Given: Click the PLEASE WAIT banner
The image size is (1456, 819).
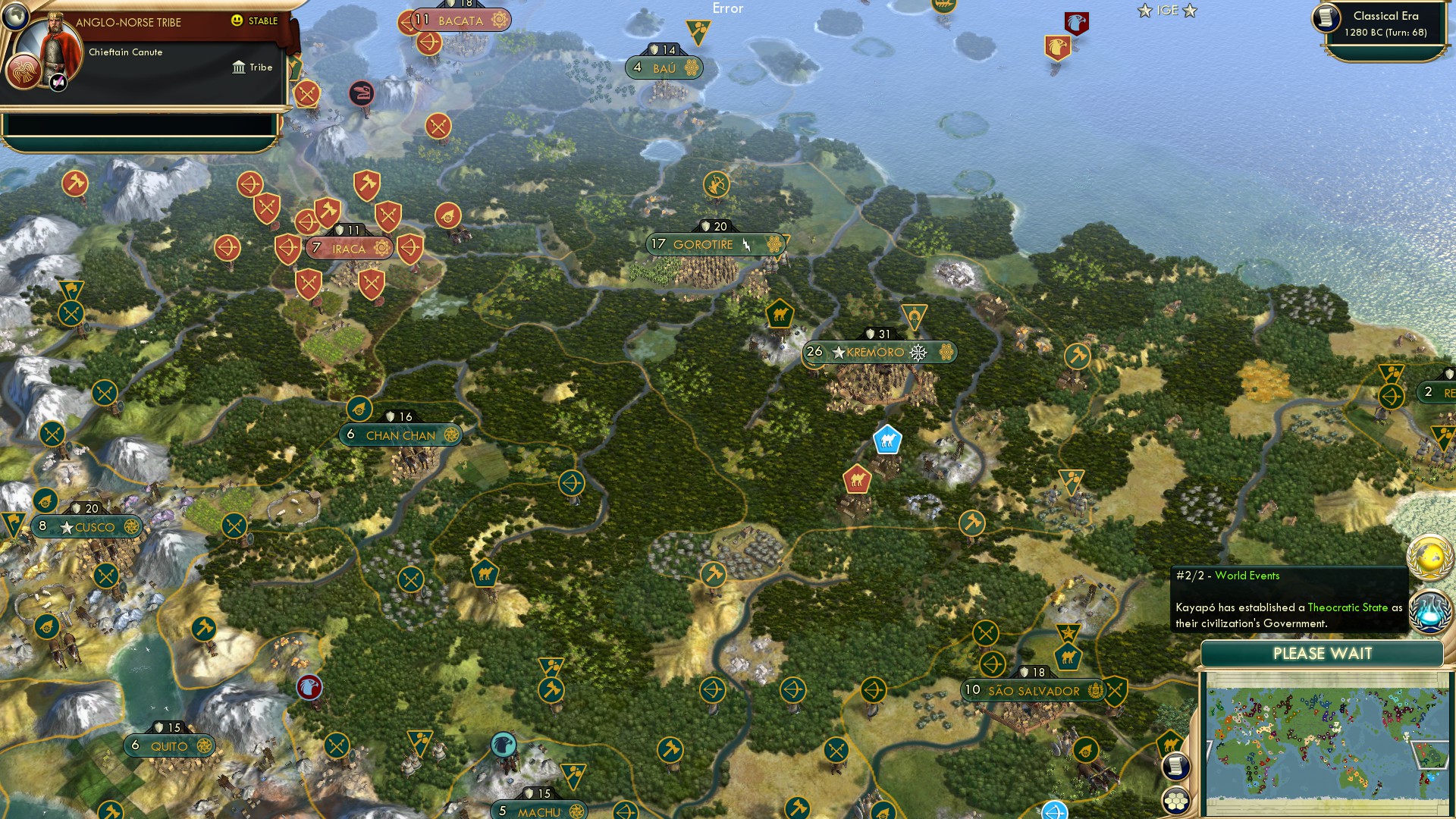Looking at the screenshot, I should pyautogui.click(x=1323, y=653).
